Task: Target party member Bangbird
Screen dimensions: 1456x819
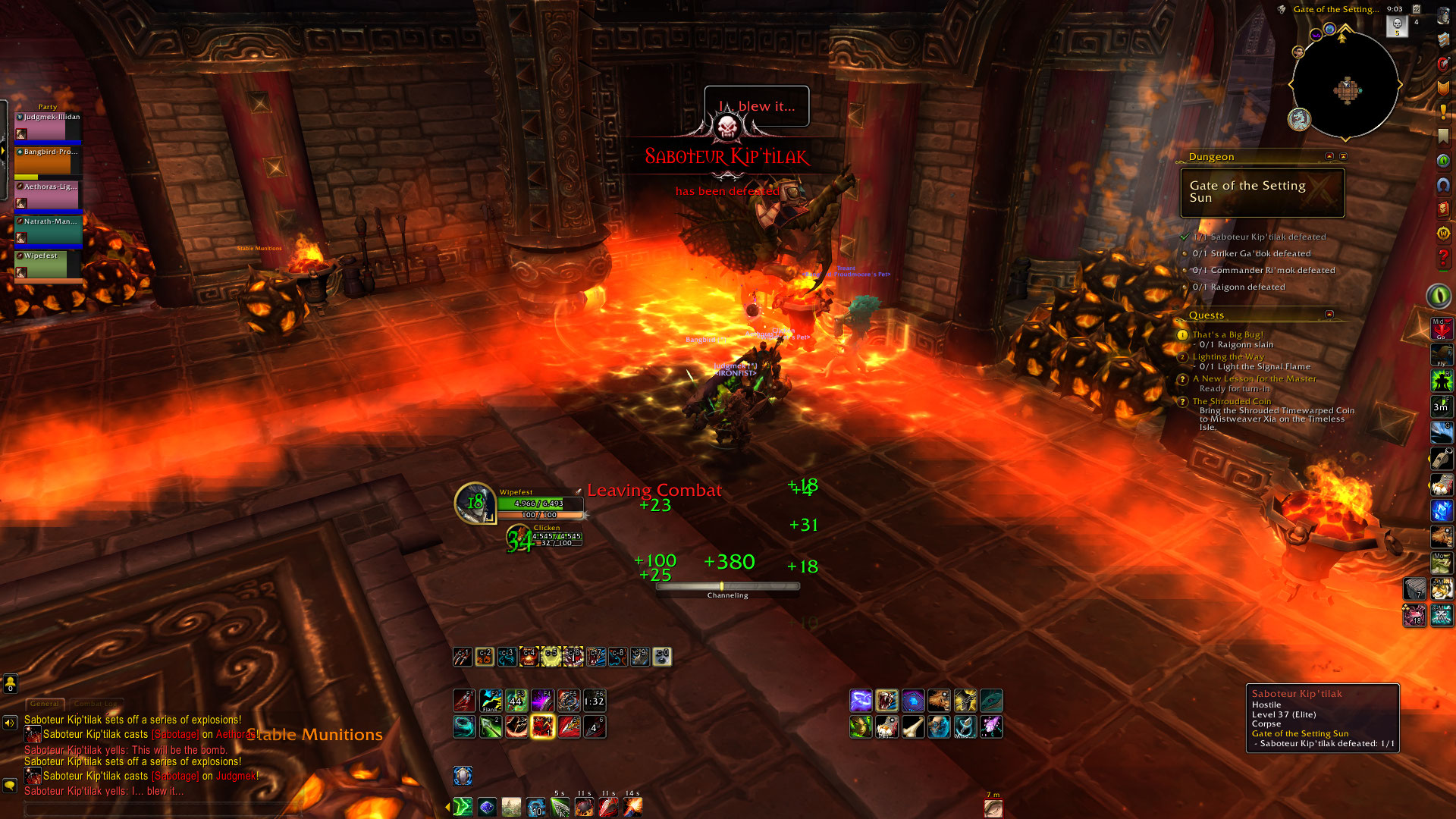Action: (48, 162)
